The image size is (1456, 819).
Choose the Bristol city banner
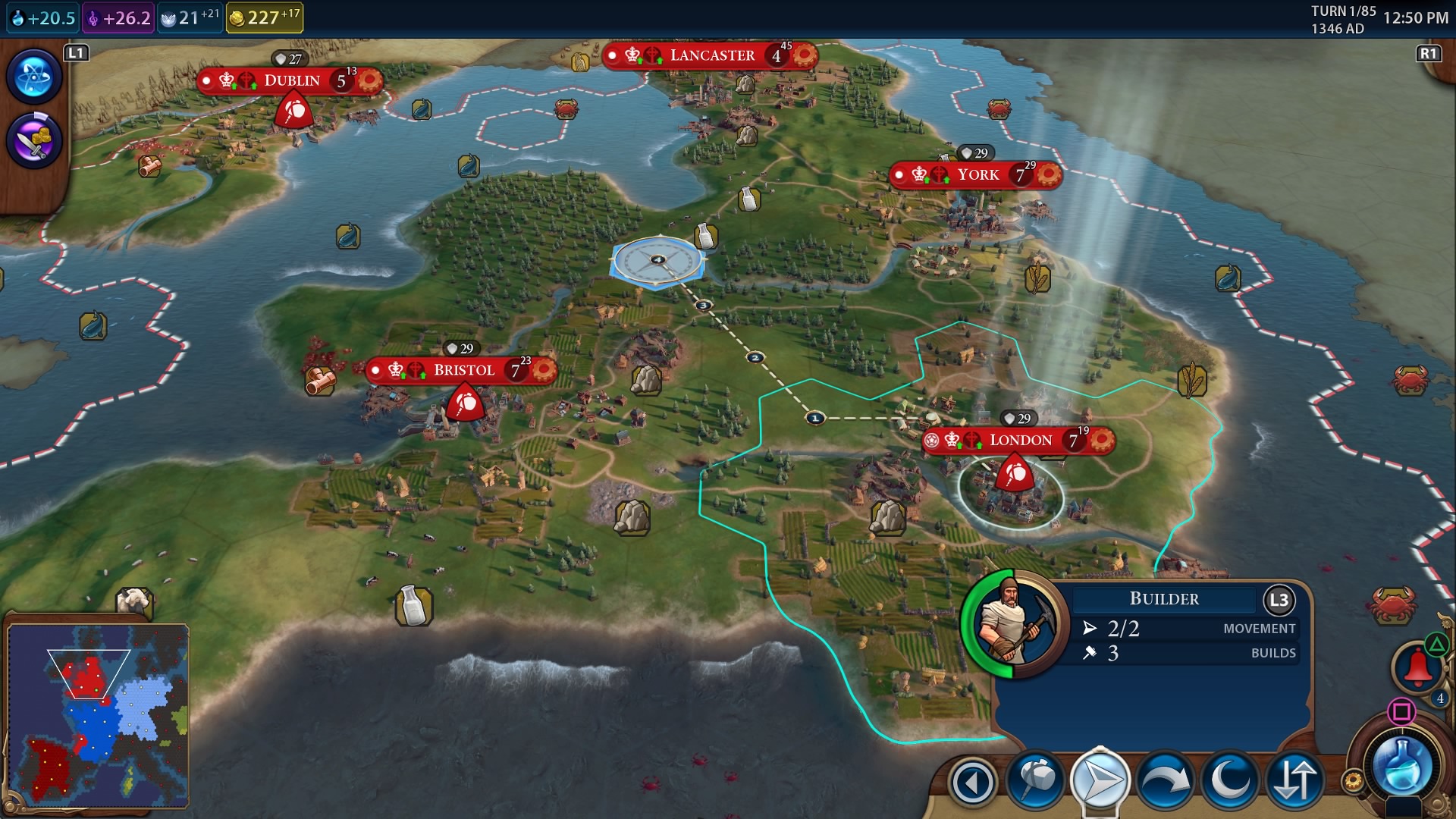point(463,370)
